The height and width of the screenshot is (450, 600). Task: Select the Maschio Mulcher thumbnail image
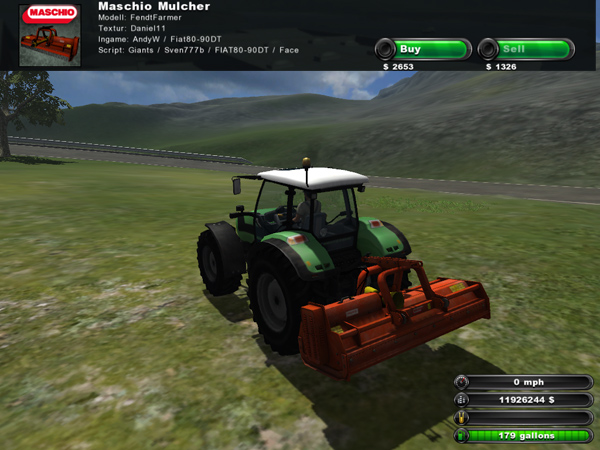pos(51,37)
